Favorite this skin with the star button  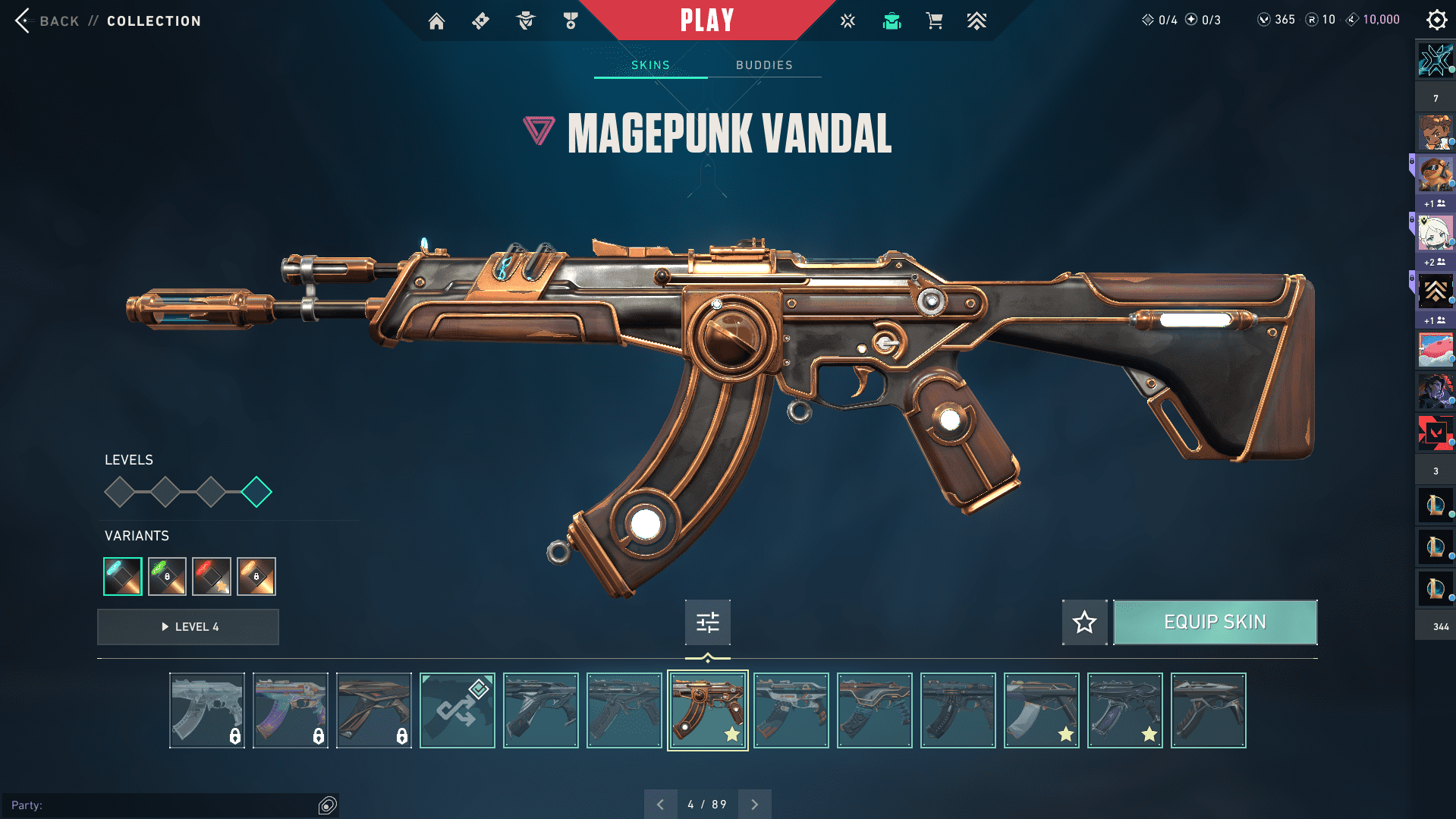[1084, 622]
